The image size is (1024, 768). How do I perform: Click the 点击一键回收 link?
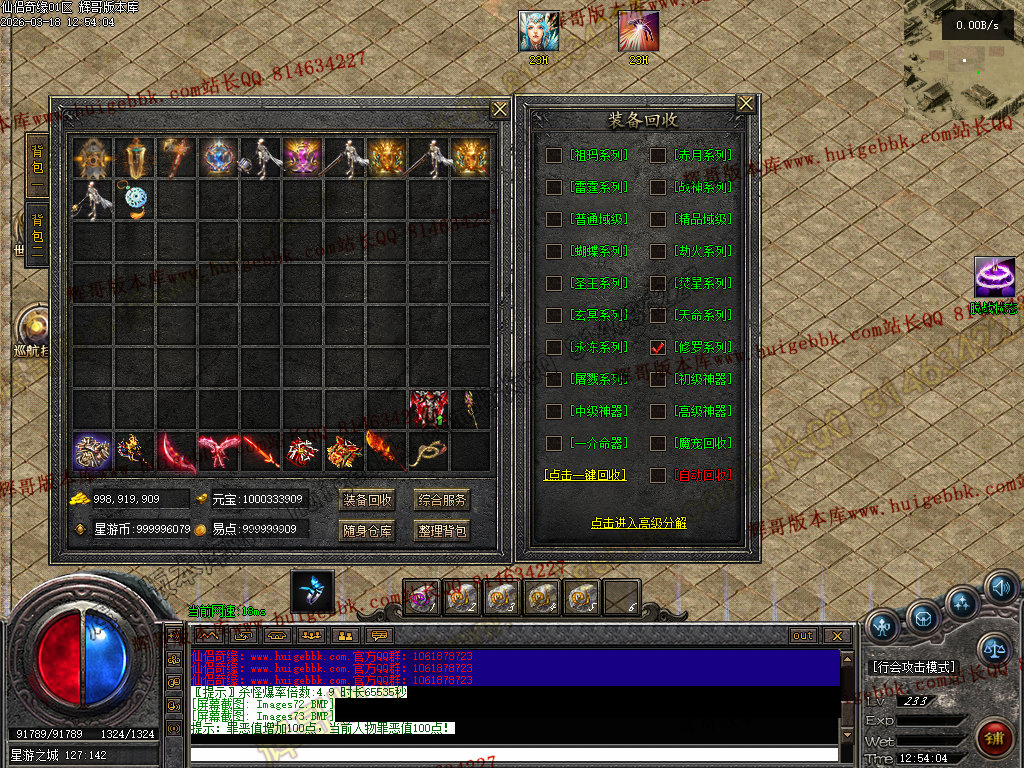point(585,475)
